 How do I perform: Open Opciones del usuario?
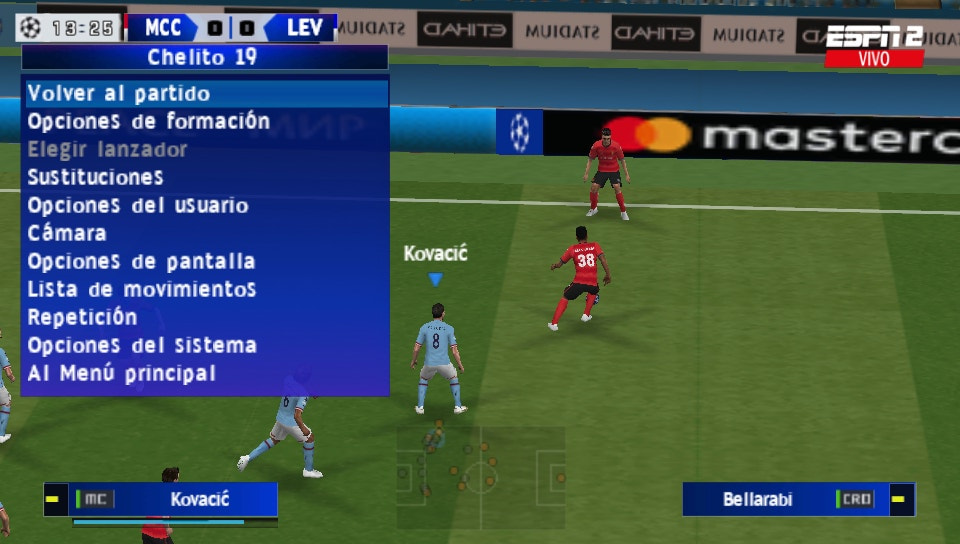click(x=138, y=206)
